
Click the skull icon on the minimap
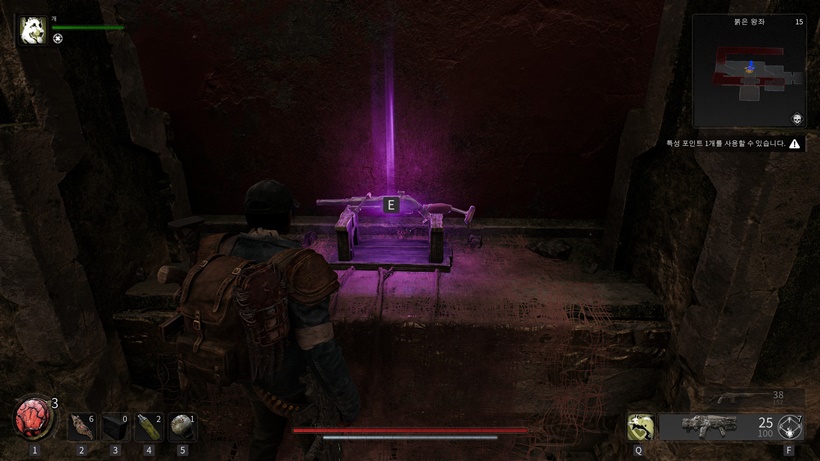[798, 118]
